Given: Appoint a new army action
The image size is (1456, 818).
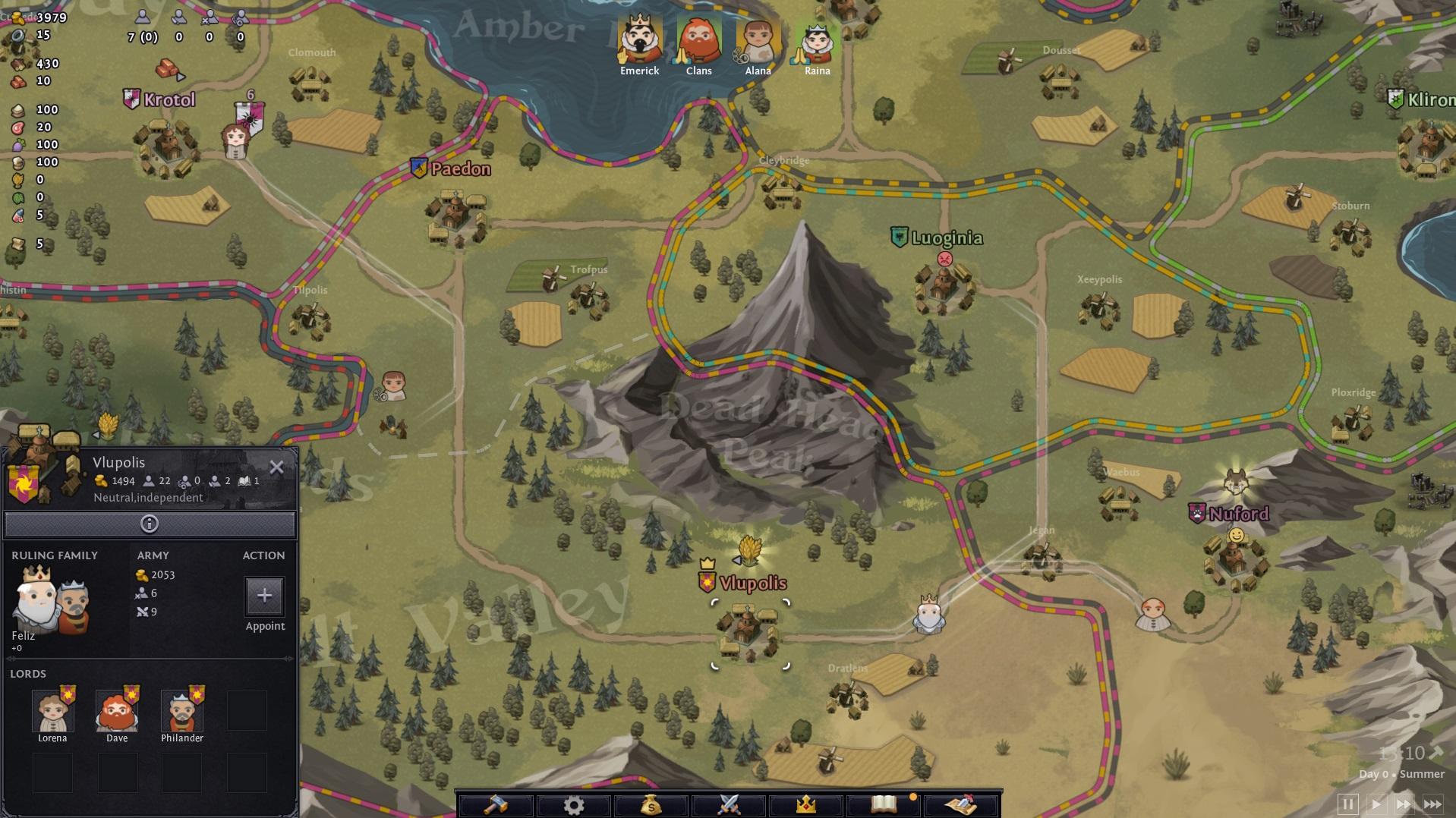Looking at the screenshot, I should [264, 596].
